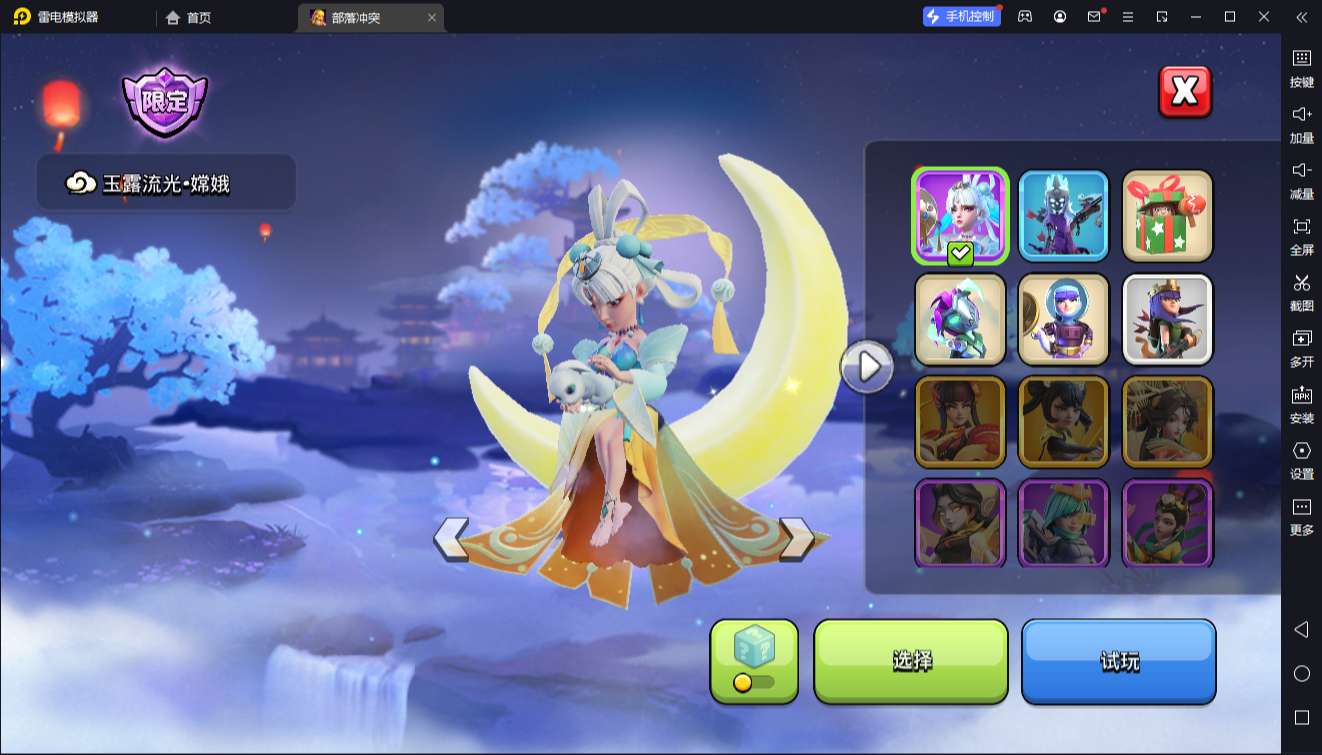
Task: Show previous skin with left arrow
Action: 451,539
